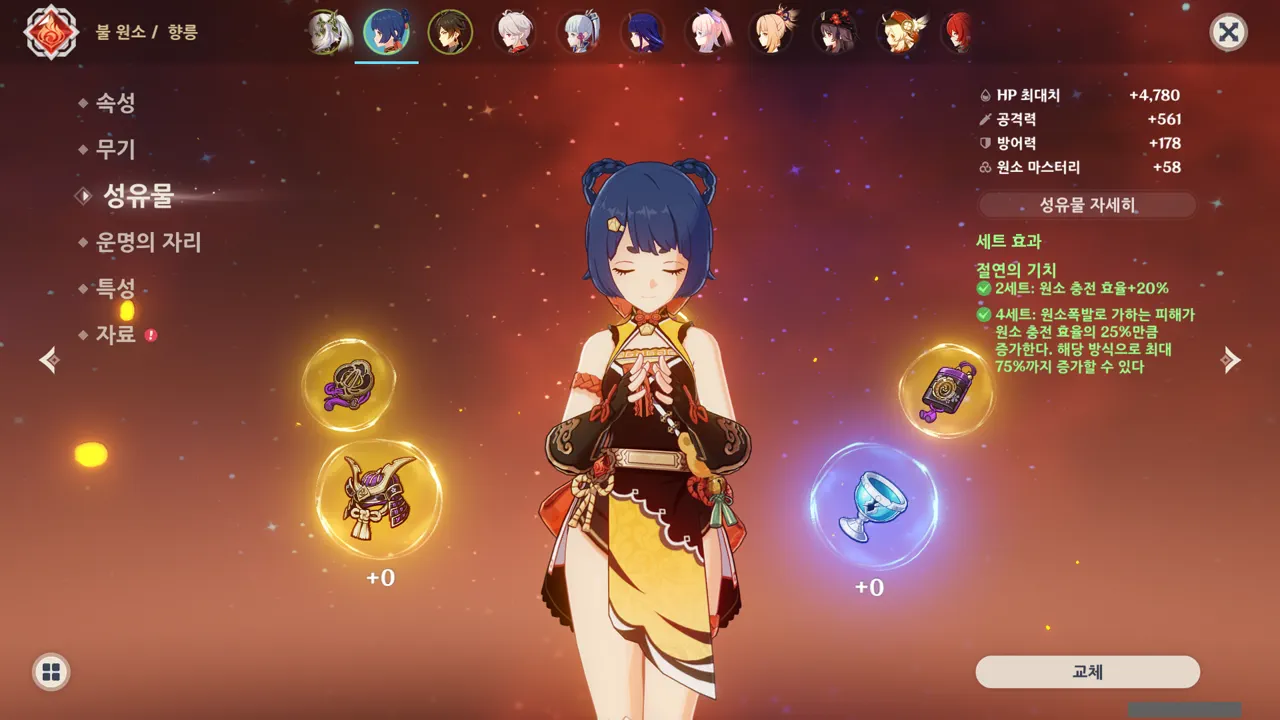The image size is (1280, 720).
Task: Open 운명의 자리 constellation page
Action: (148, 242)
